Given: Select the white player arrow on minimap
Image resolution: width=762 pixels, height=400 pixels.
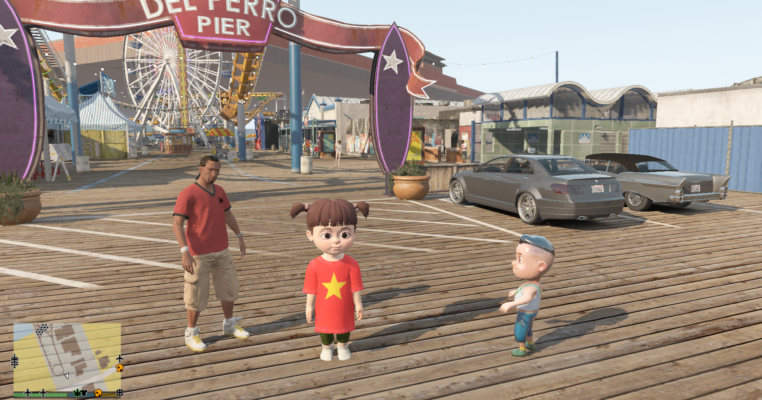Looking at the screenshot, I should 66,376.
